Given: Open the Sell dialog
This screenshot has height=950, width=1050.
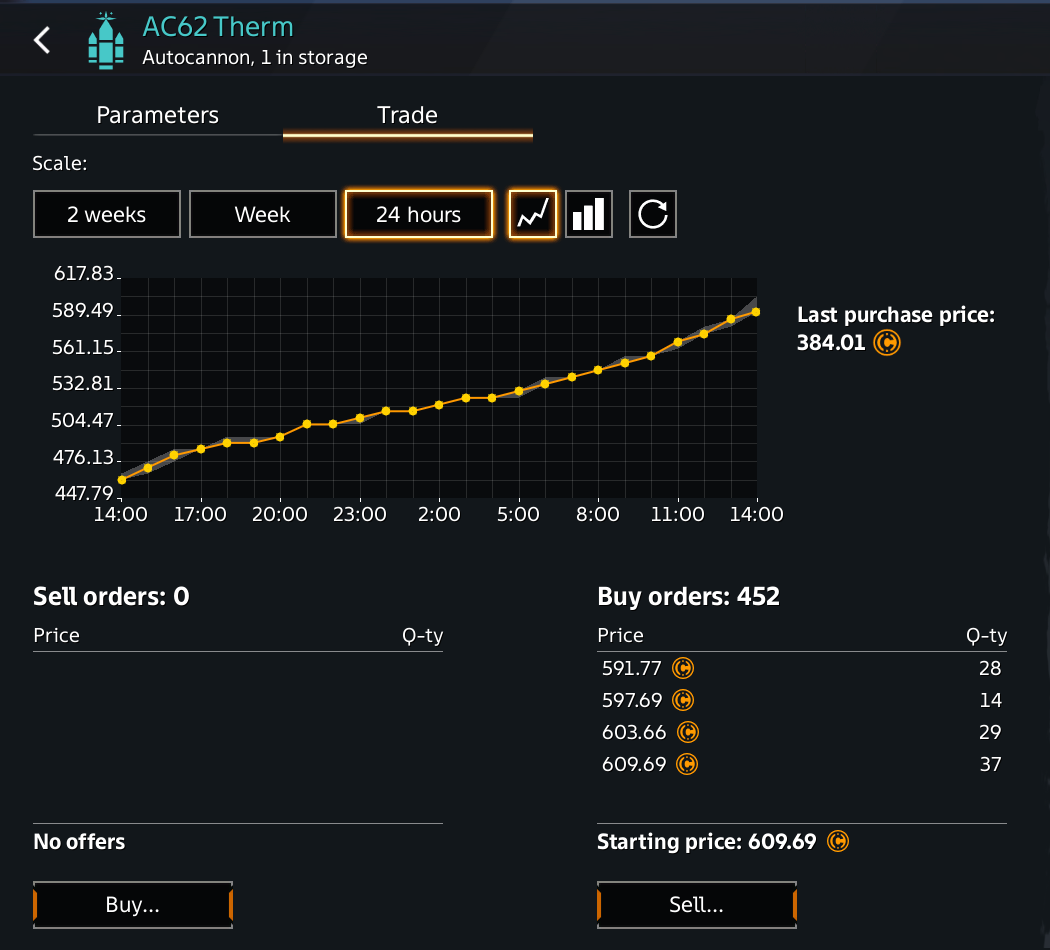Looking at the screenshot, I should (x=696, y=905).
